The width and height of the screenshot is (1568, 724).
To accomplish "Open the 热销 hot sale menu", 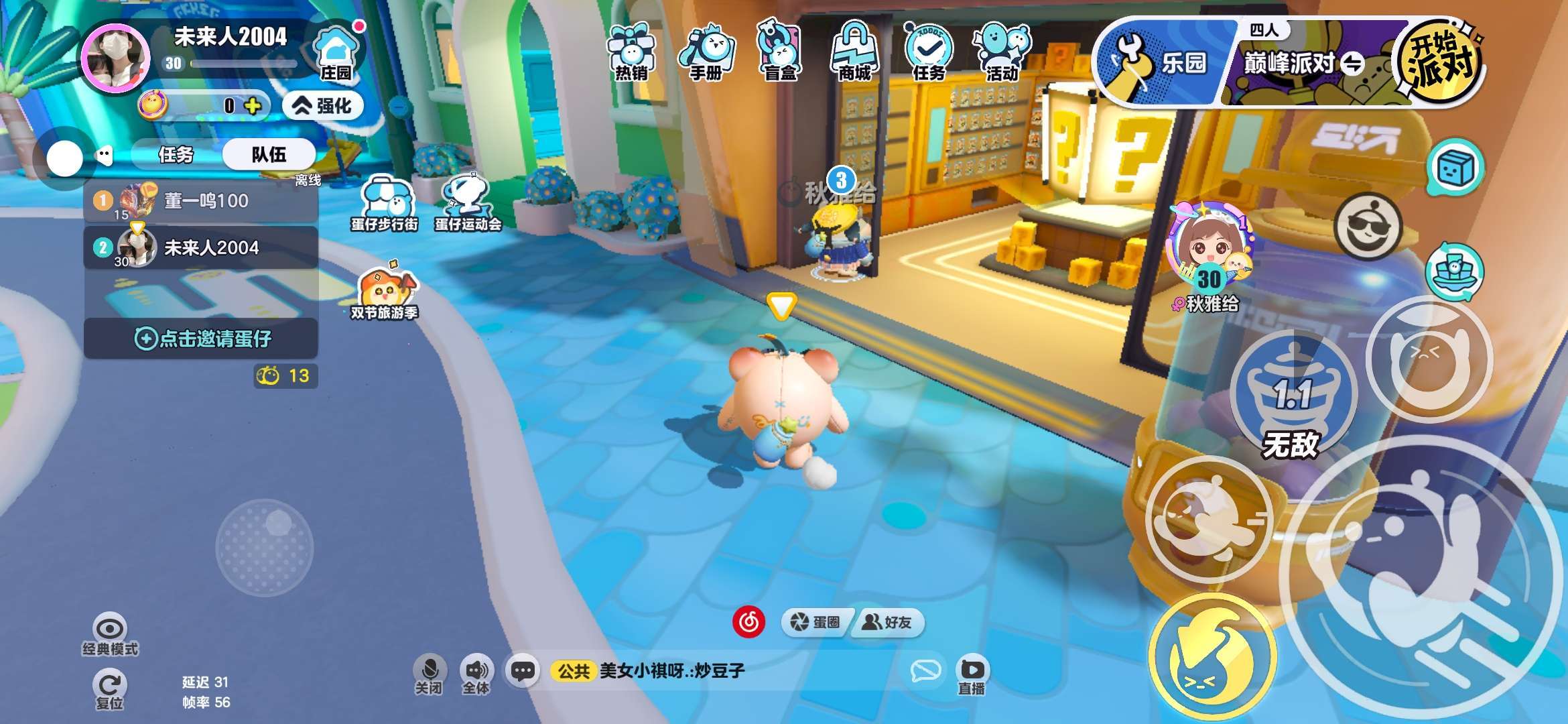I will (x=631, y=52).
